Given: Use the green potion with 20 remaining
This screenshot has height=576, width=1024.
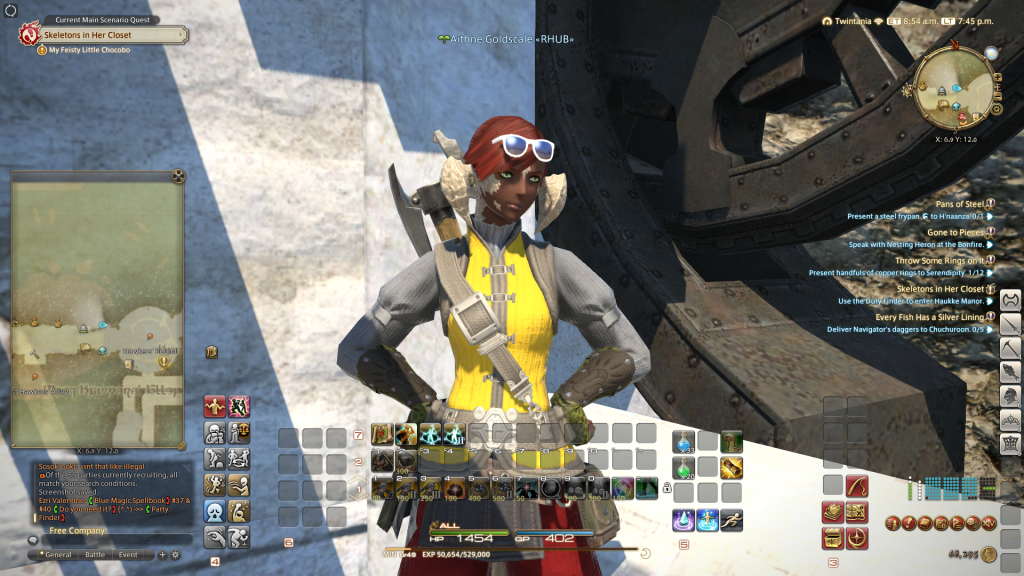Looking at the screenshot, I should 683,467.
